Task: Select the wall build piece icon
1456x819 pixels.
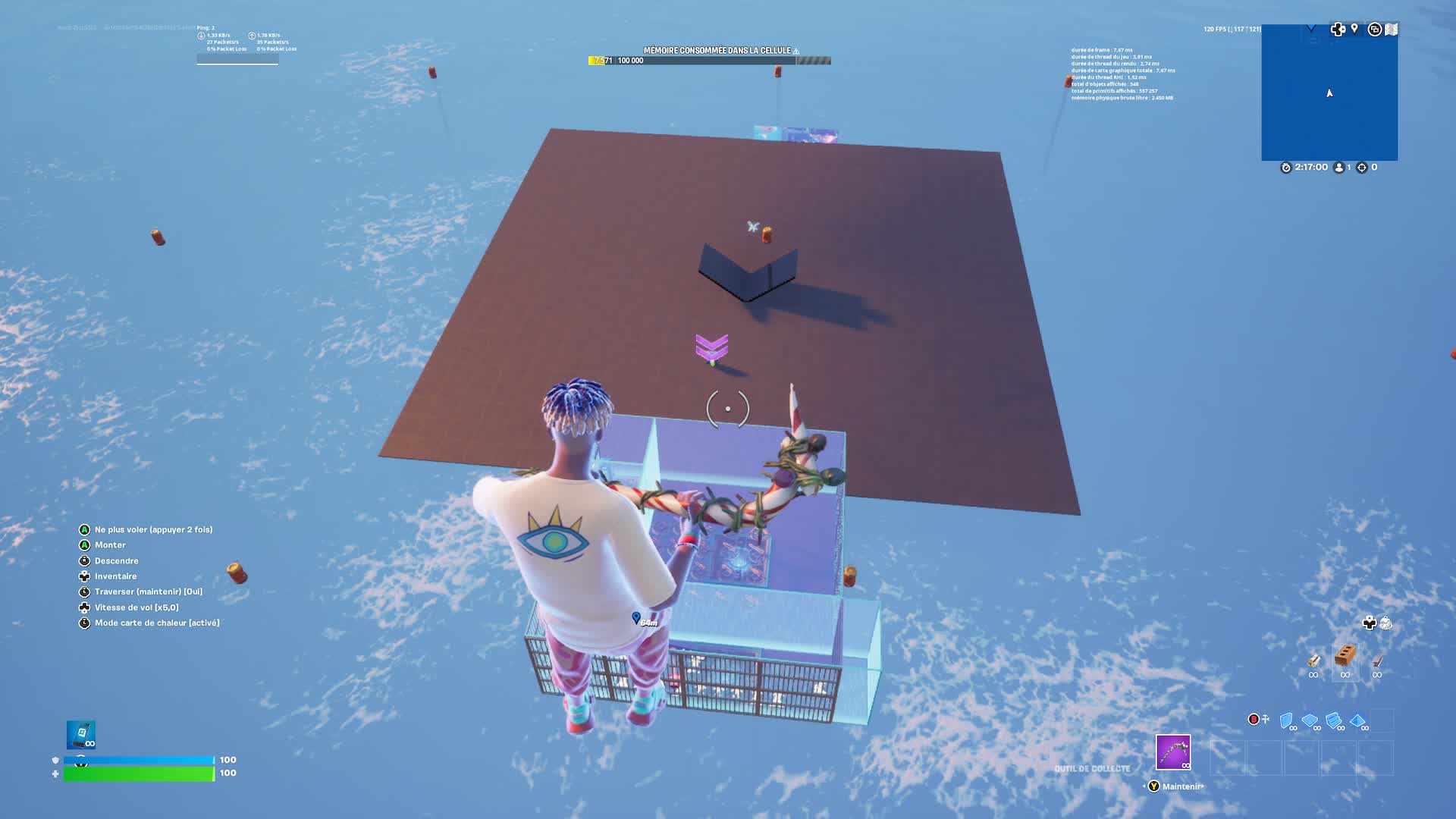Action: [1285, 720]
